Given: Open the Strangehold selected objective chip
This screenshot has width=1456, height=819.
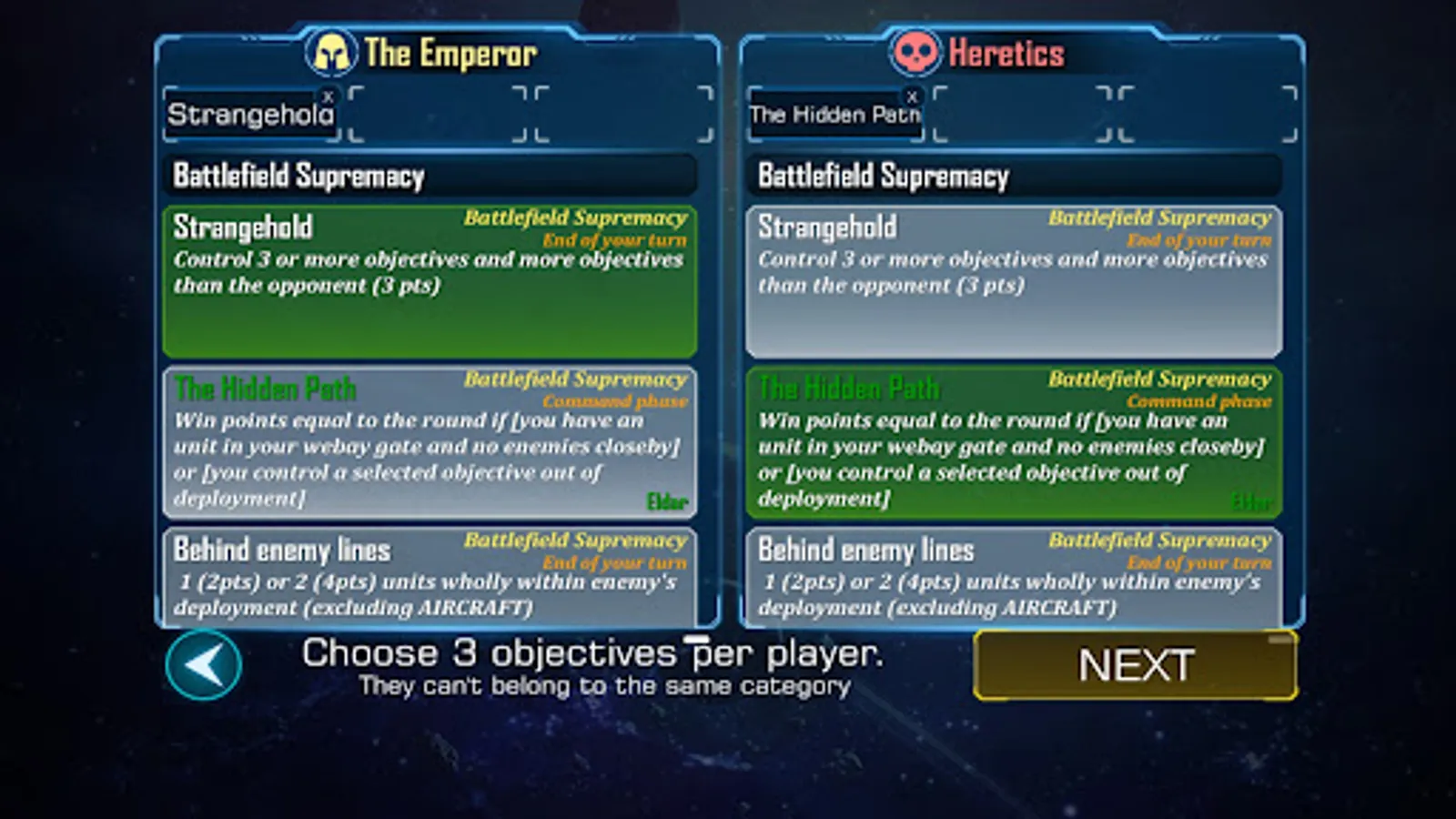Looking at the screenshot, I should tap(248, 113).
